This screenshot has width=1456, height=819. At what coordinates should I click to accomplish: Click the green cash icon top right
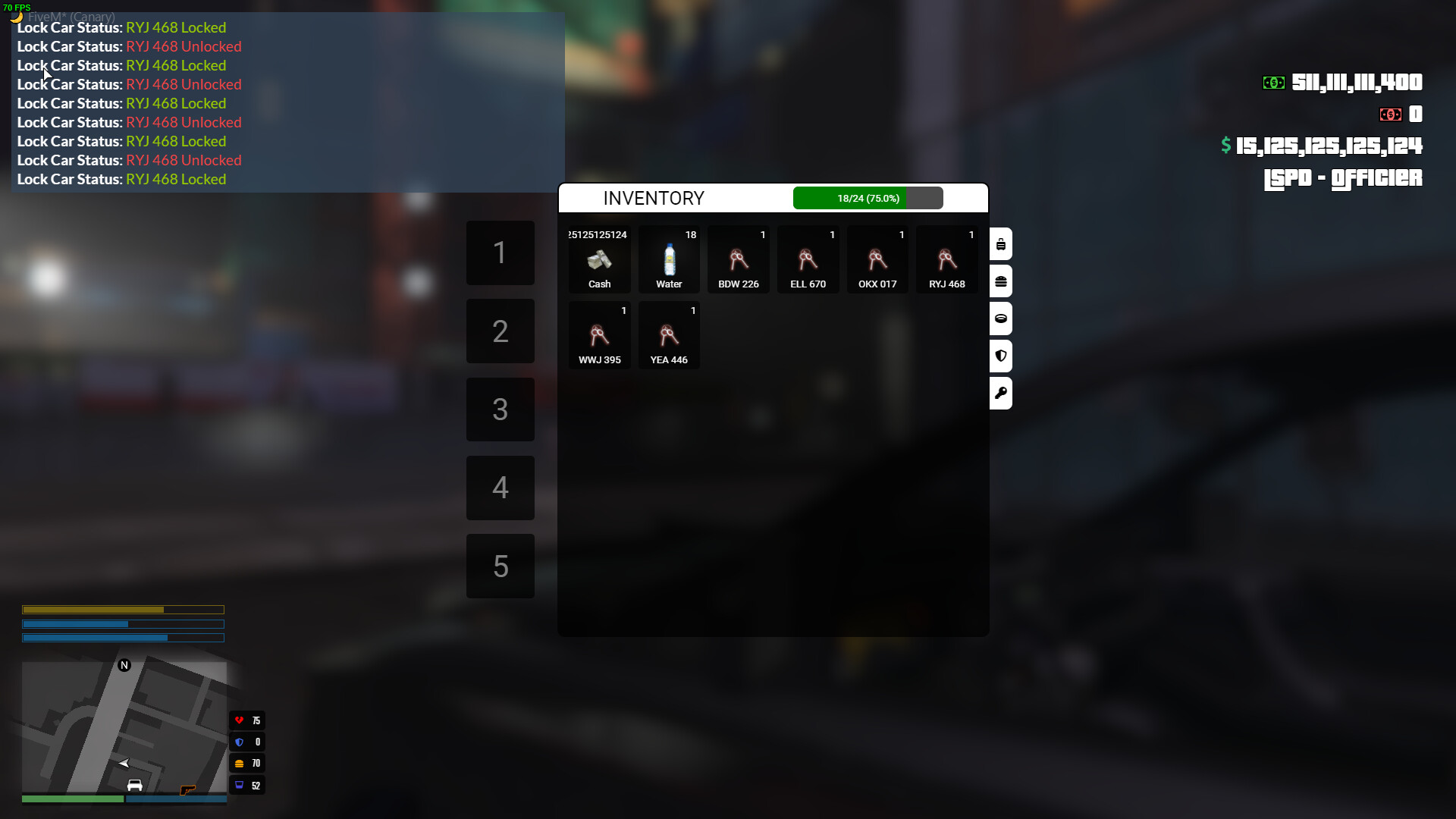[1273, 83]
